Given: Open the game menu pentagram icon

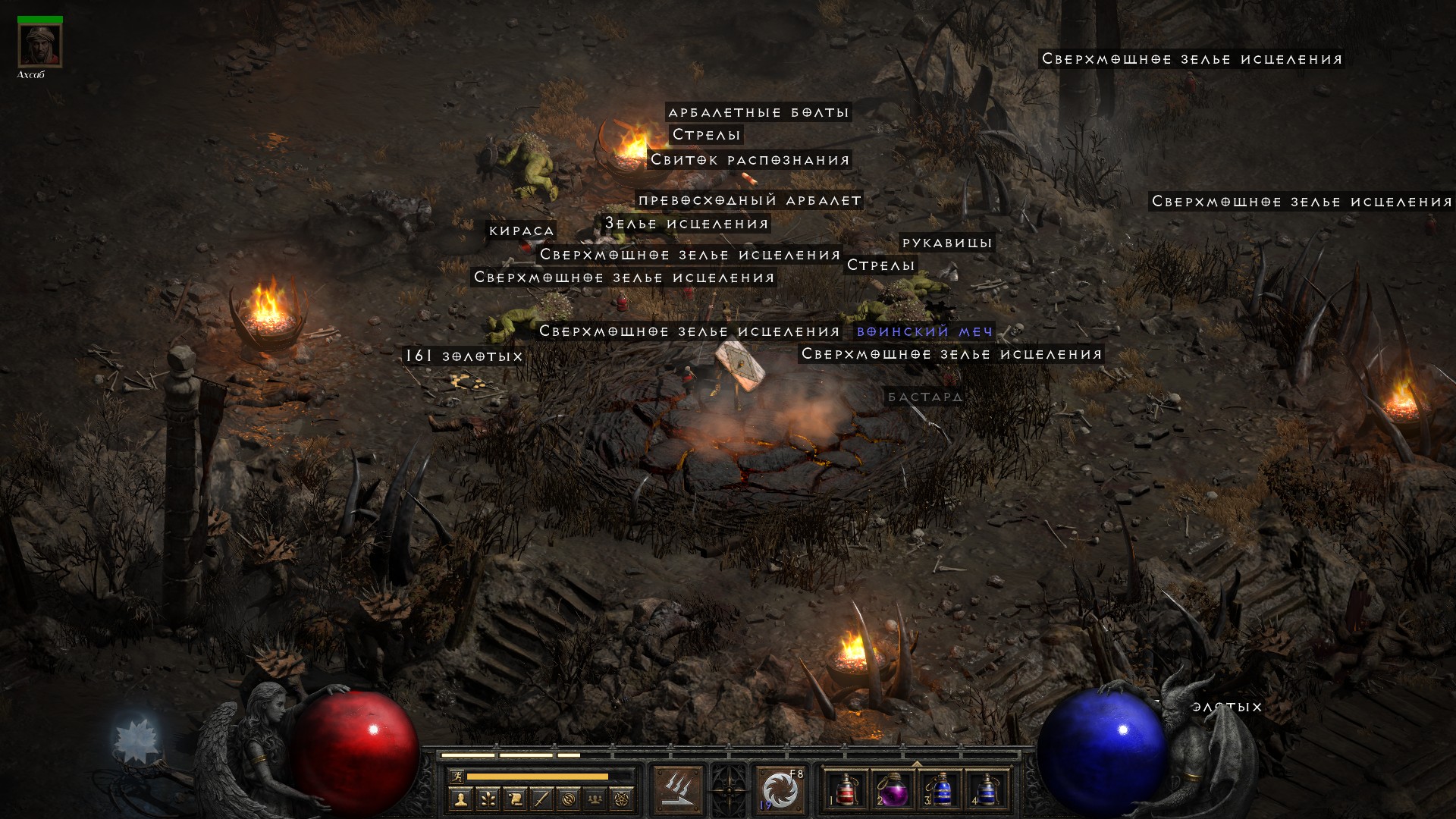Looking at the screenshot, I should 623,799.
